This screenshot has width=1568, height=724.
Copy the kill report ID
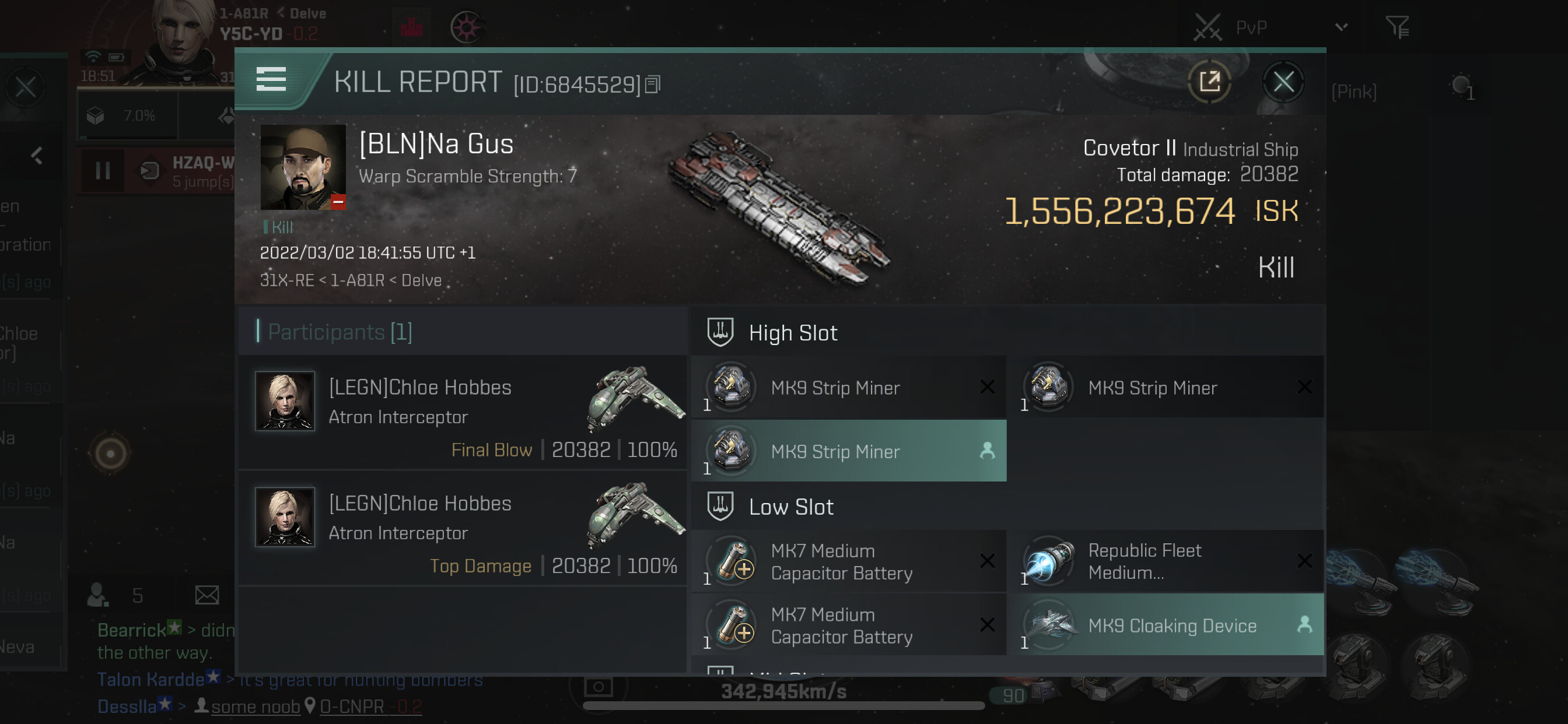point(653,85)
